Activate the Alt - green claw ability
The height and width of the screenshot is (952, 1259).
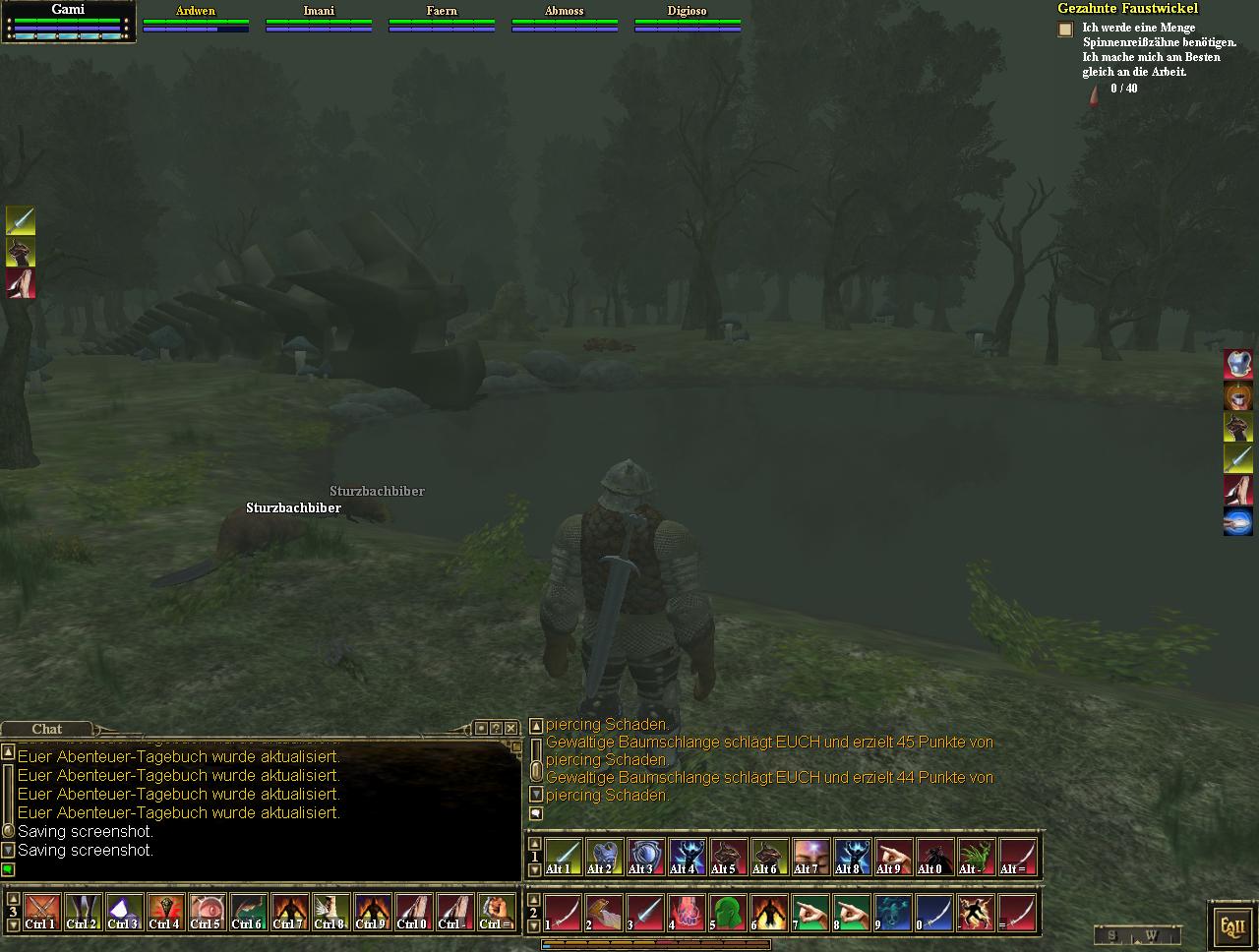(976, 857)
